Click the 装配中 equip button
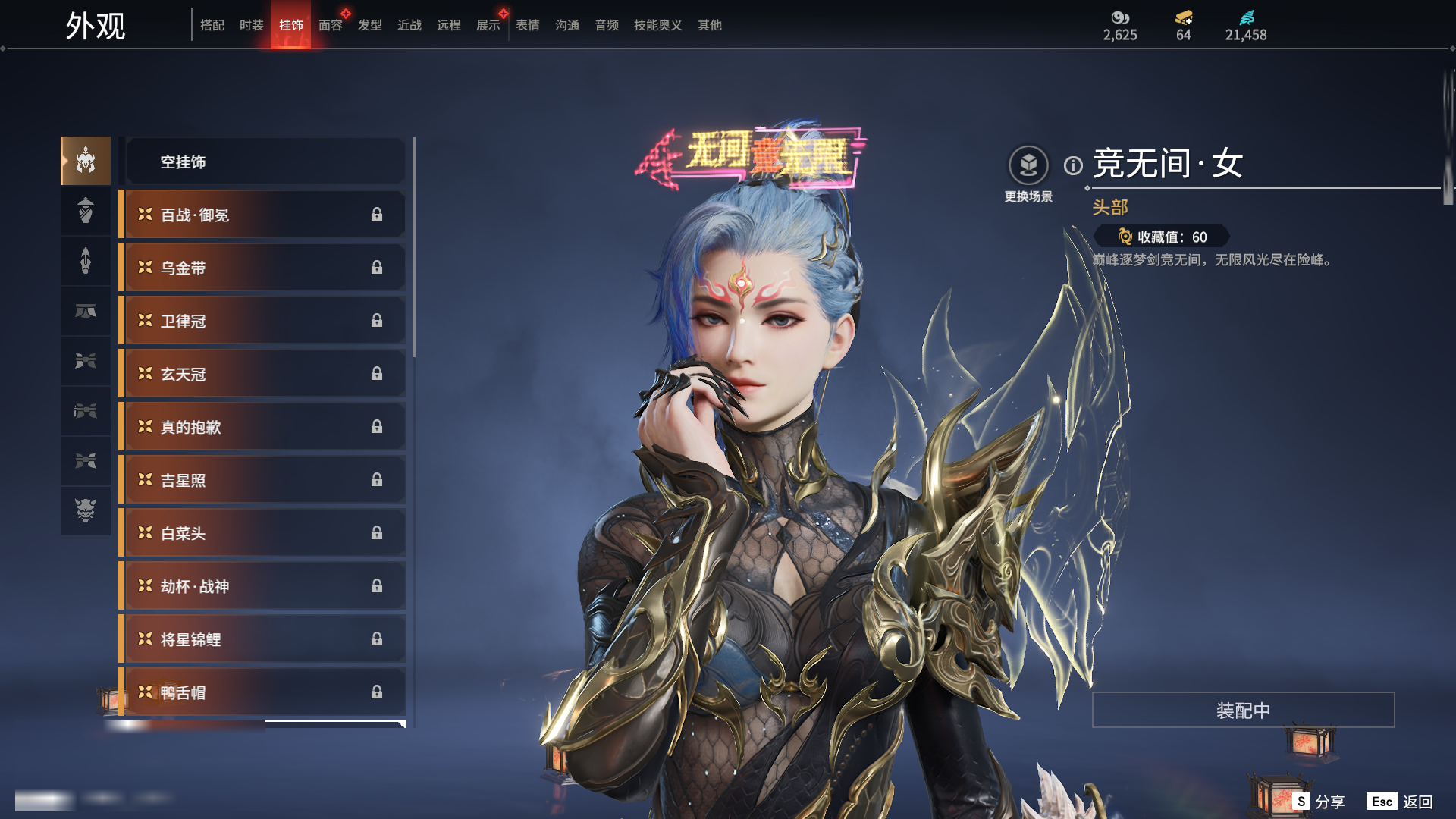 [x=1243, y=710]
